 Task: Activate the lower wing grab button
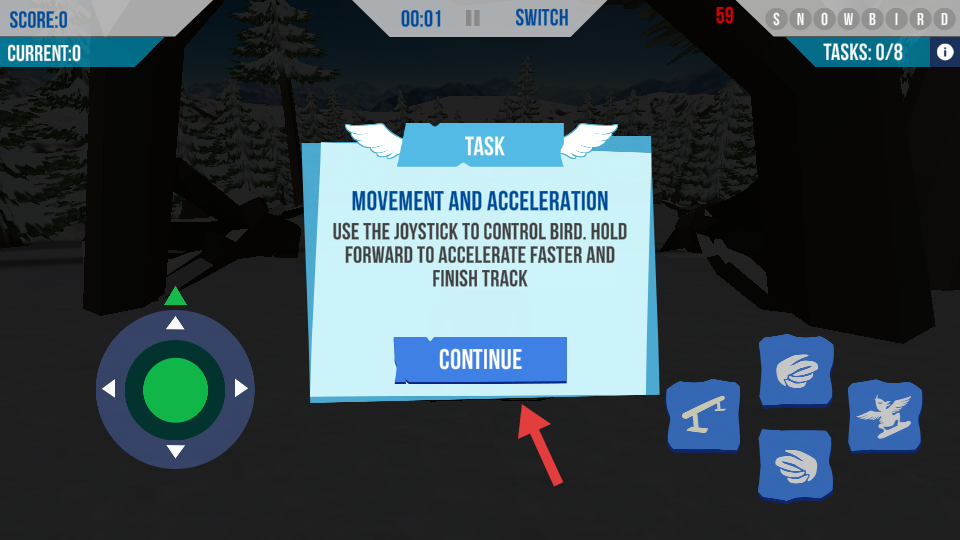pyautogui.click(x=796, y=465)
